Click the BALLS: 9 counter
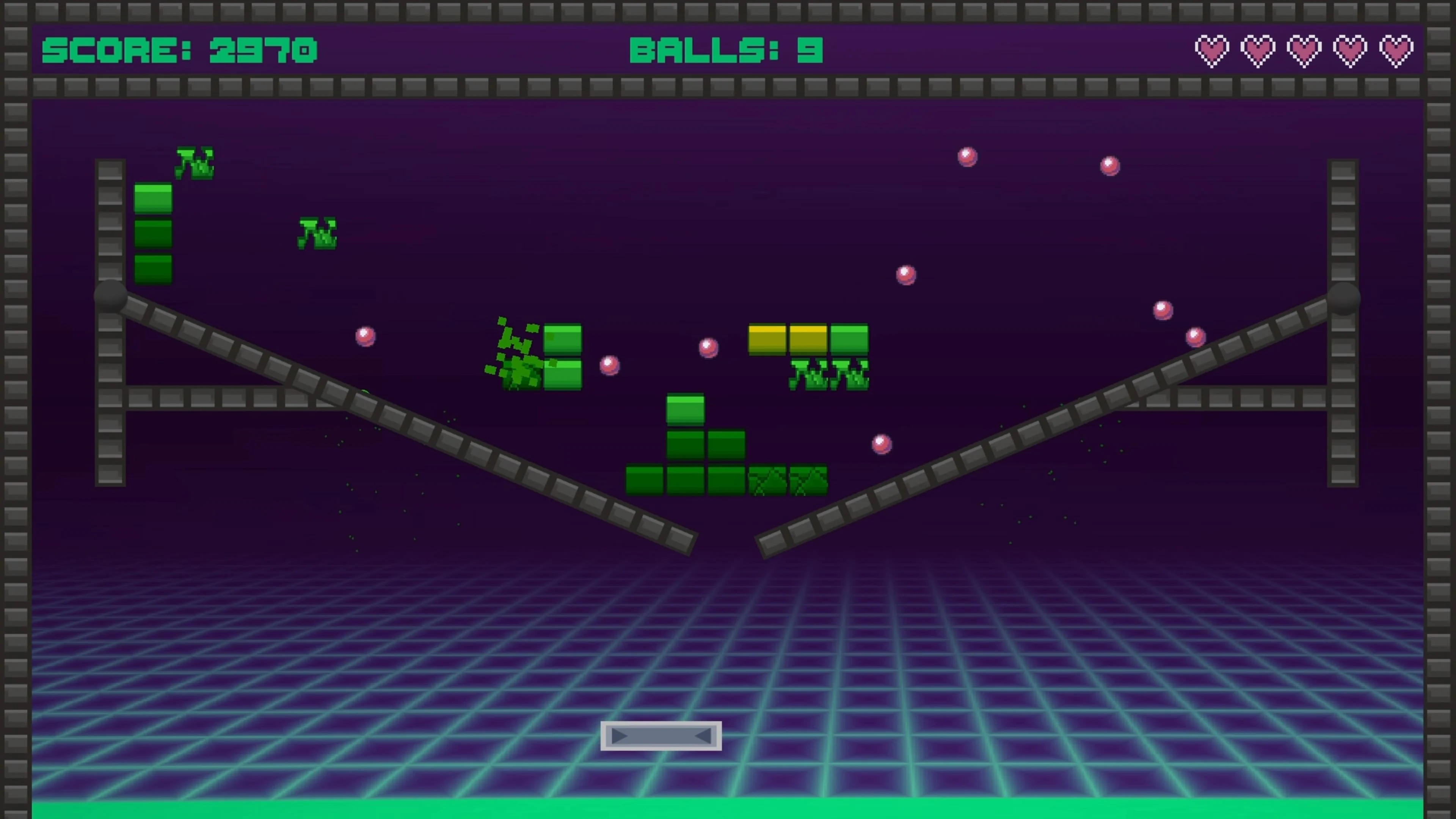The image size is (1456, 819). tap(726, 51)
